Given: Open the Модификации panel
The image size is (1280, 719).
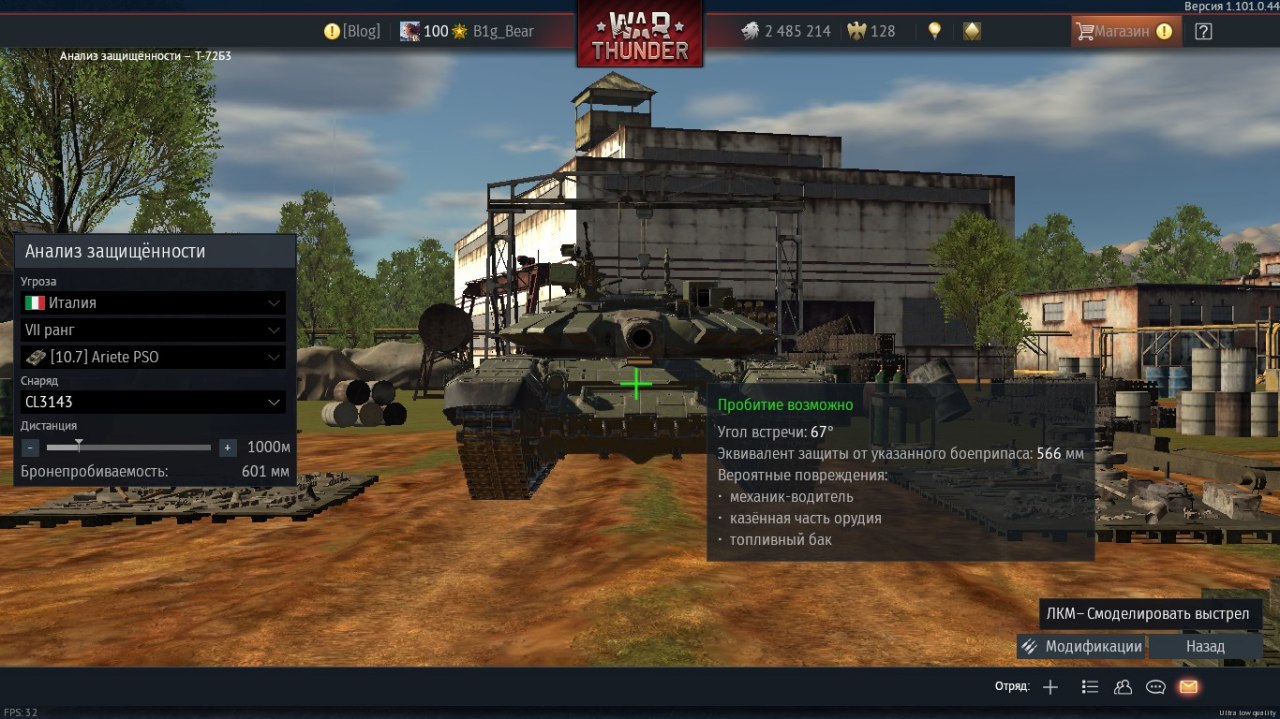Looking at the screenshot, I should (1081, 646).
